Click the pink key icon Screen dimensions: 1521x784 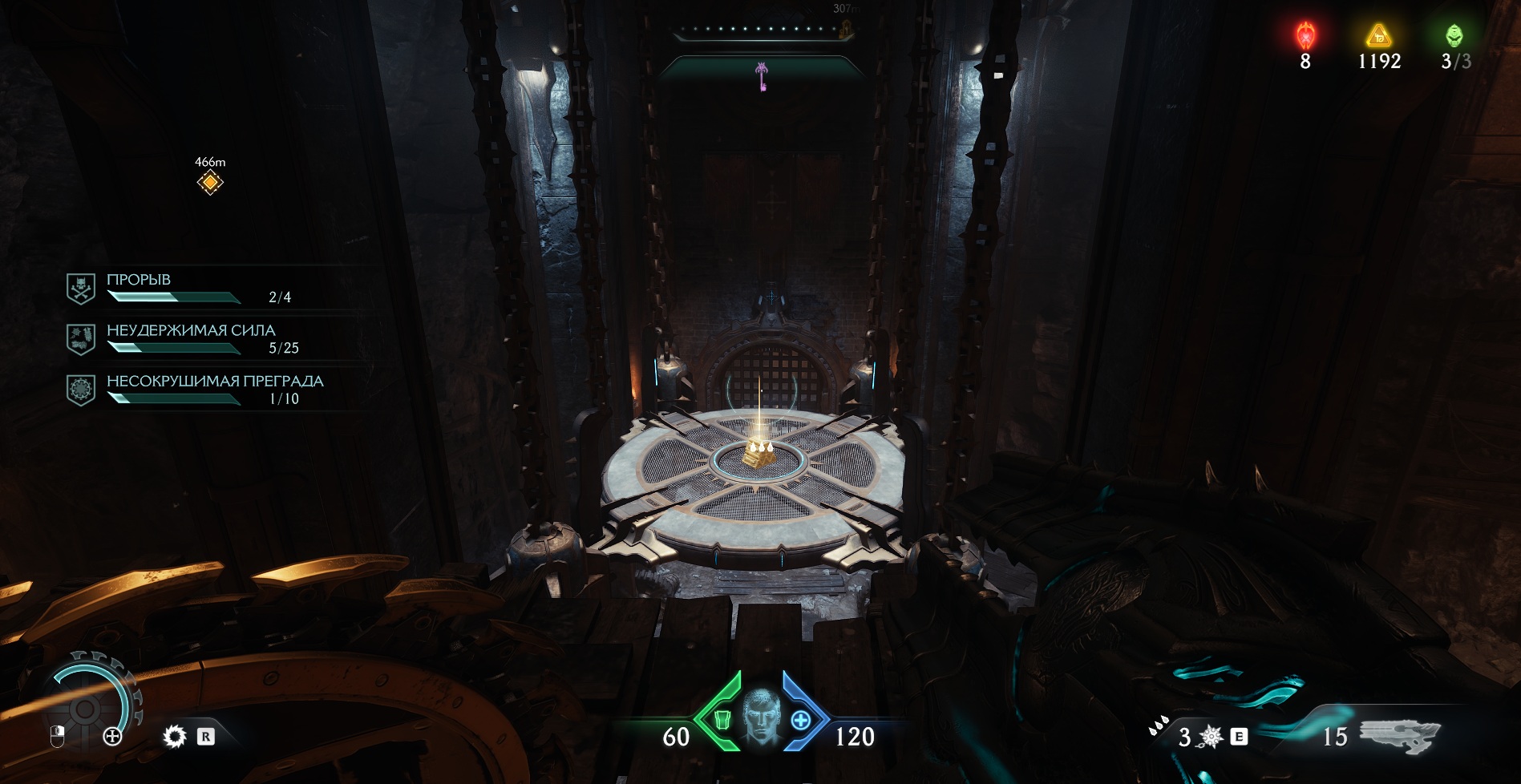762,77
